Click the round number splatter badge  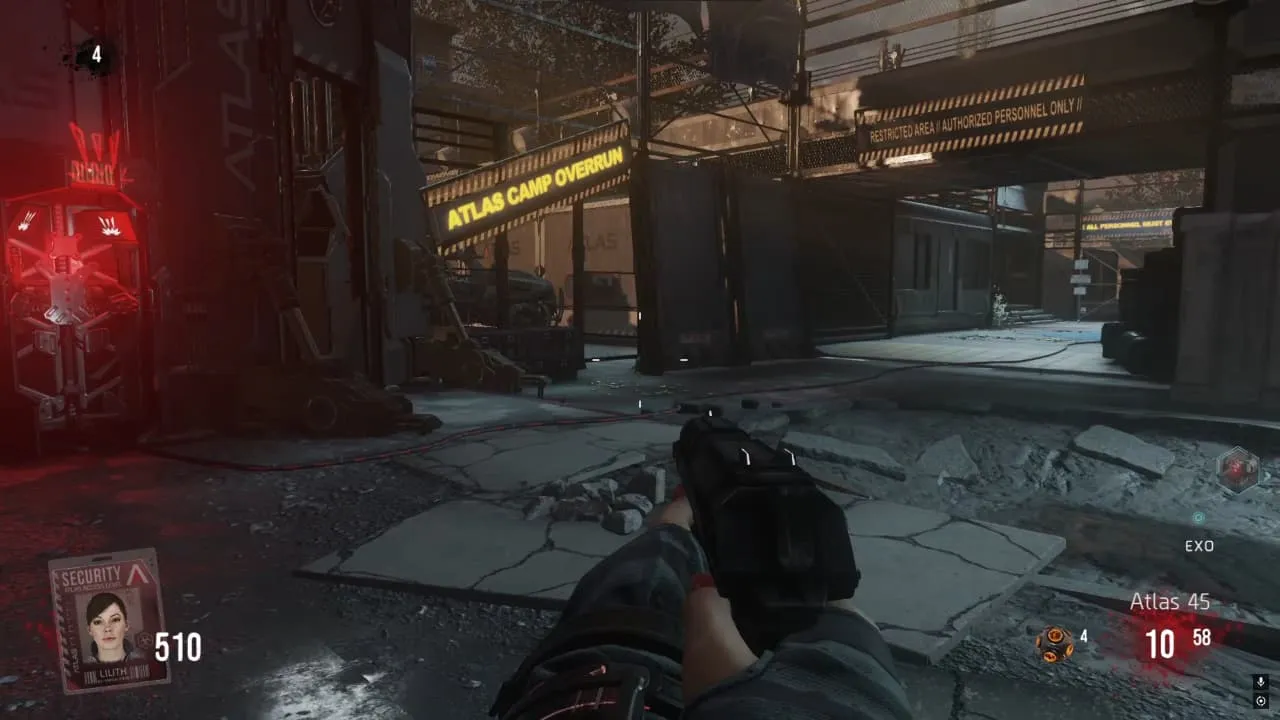pyautogui.click(x=96, y=55)
